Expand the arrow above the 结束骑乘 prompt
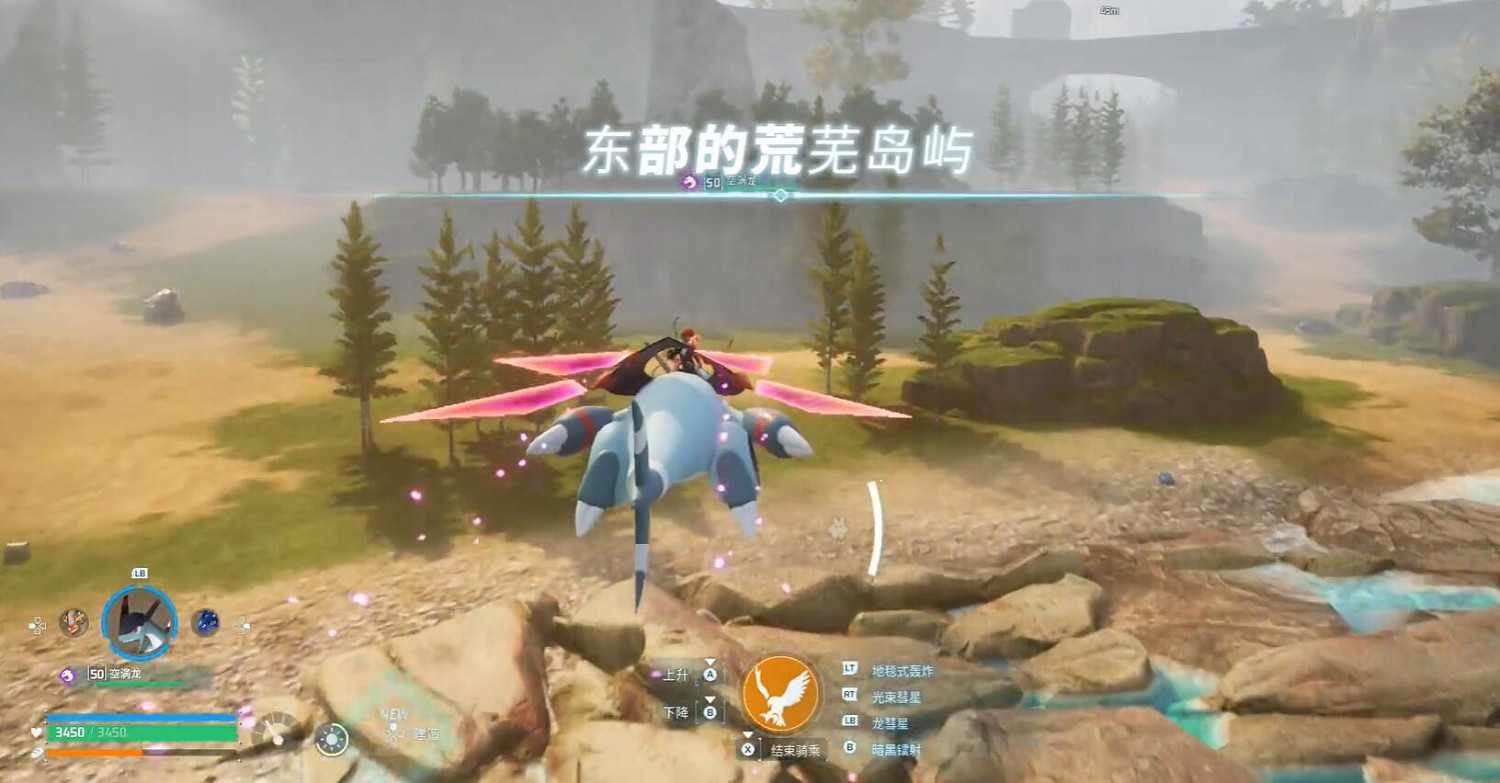This screenshot has height=783, width=1500. click(x=748, y=734)
